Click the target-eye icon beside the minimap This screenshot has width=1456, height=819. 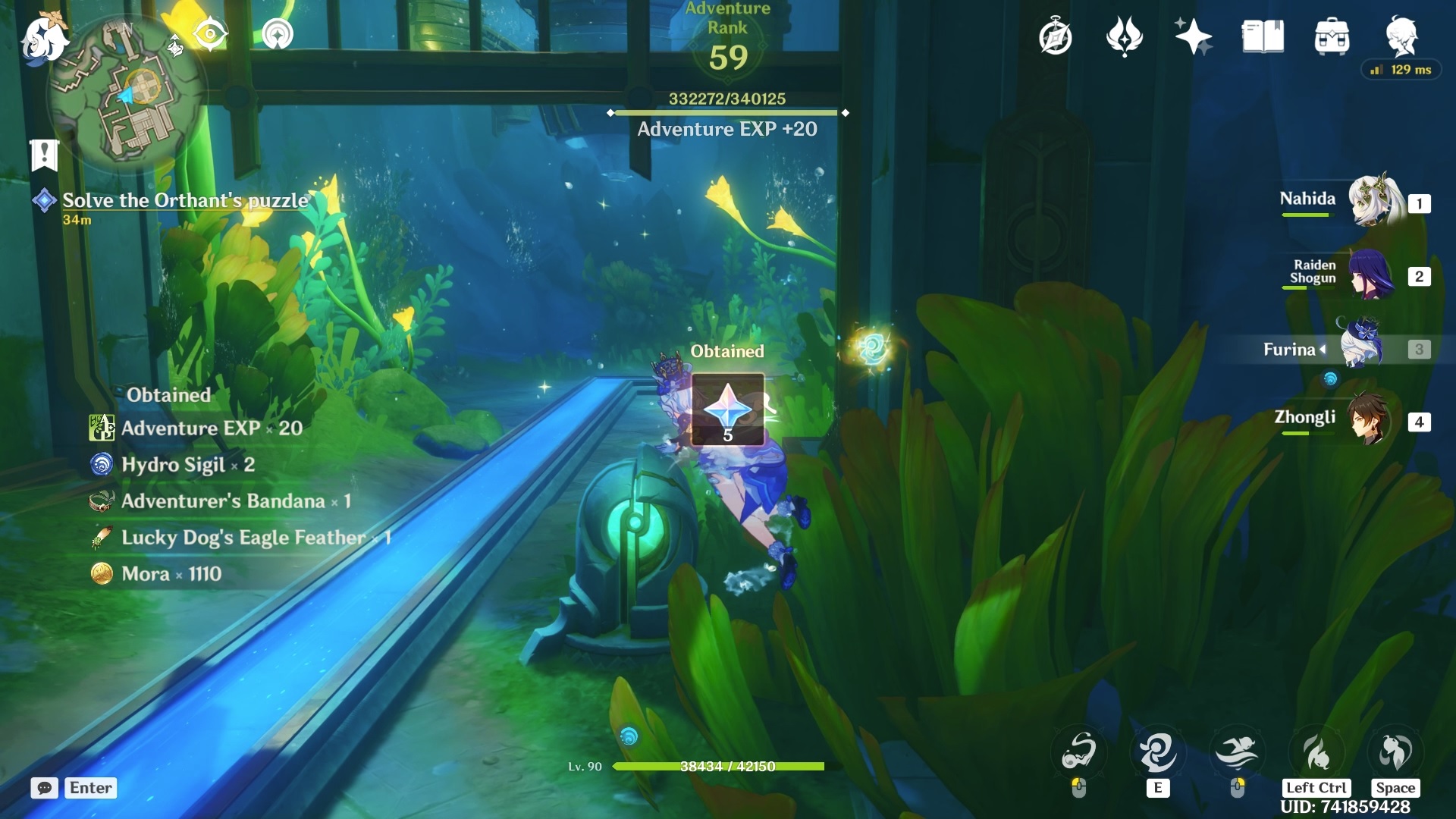coord(209,34)
